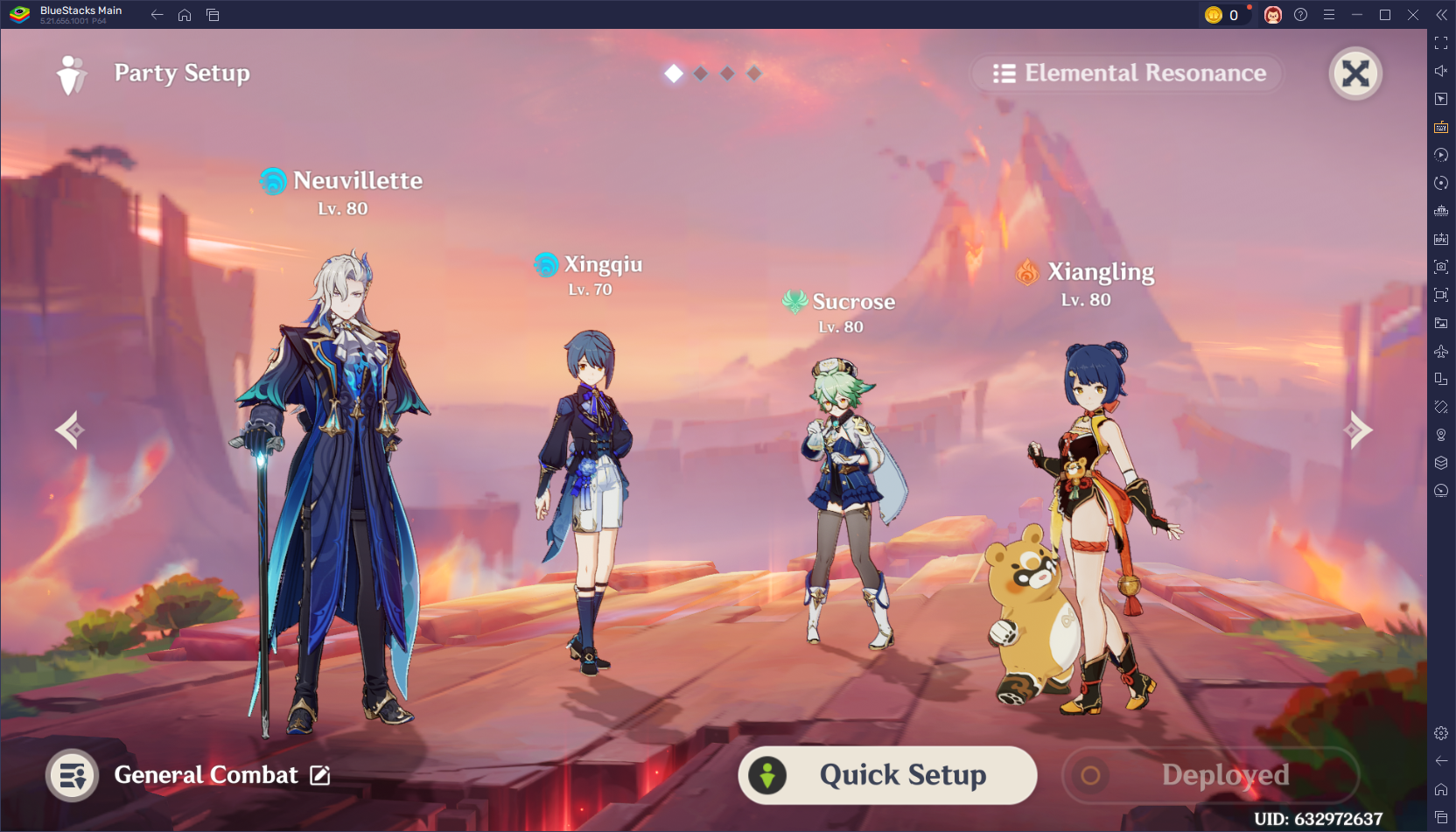Click the Quick Setup button
Viewport: 1456px width, 832px height.
[886, 774]
